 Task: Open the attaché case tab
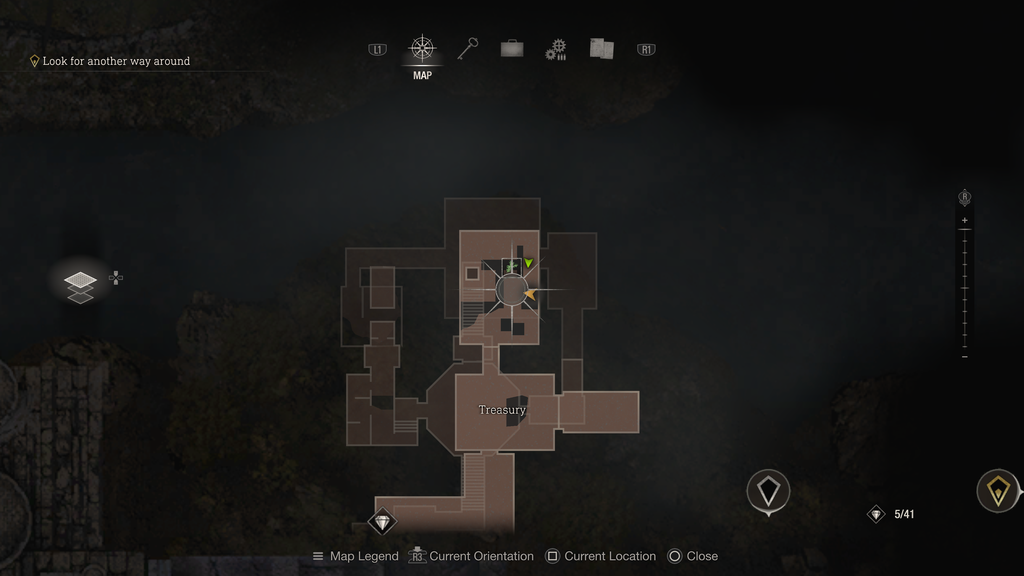pos(512,49)
